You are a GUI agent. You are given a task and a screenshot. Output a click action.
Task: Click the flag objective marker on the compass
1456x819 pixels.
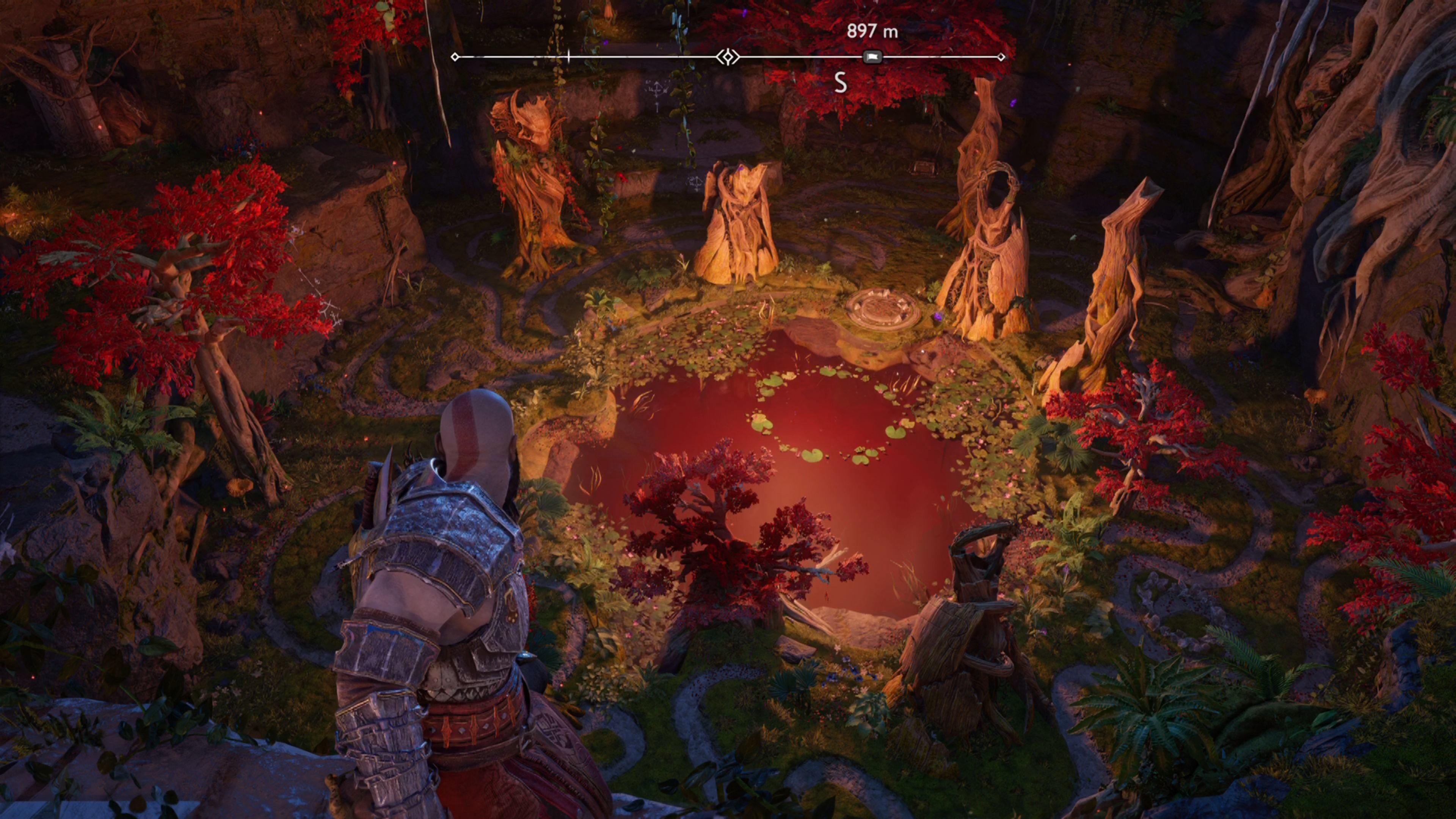[872, 56]
